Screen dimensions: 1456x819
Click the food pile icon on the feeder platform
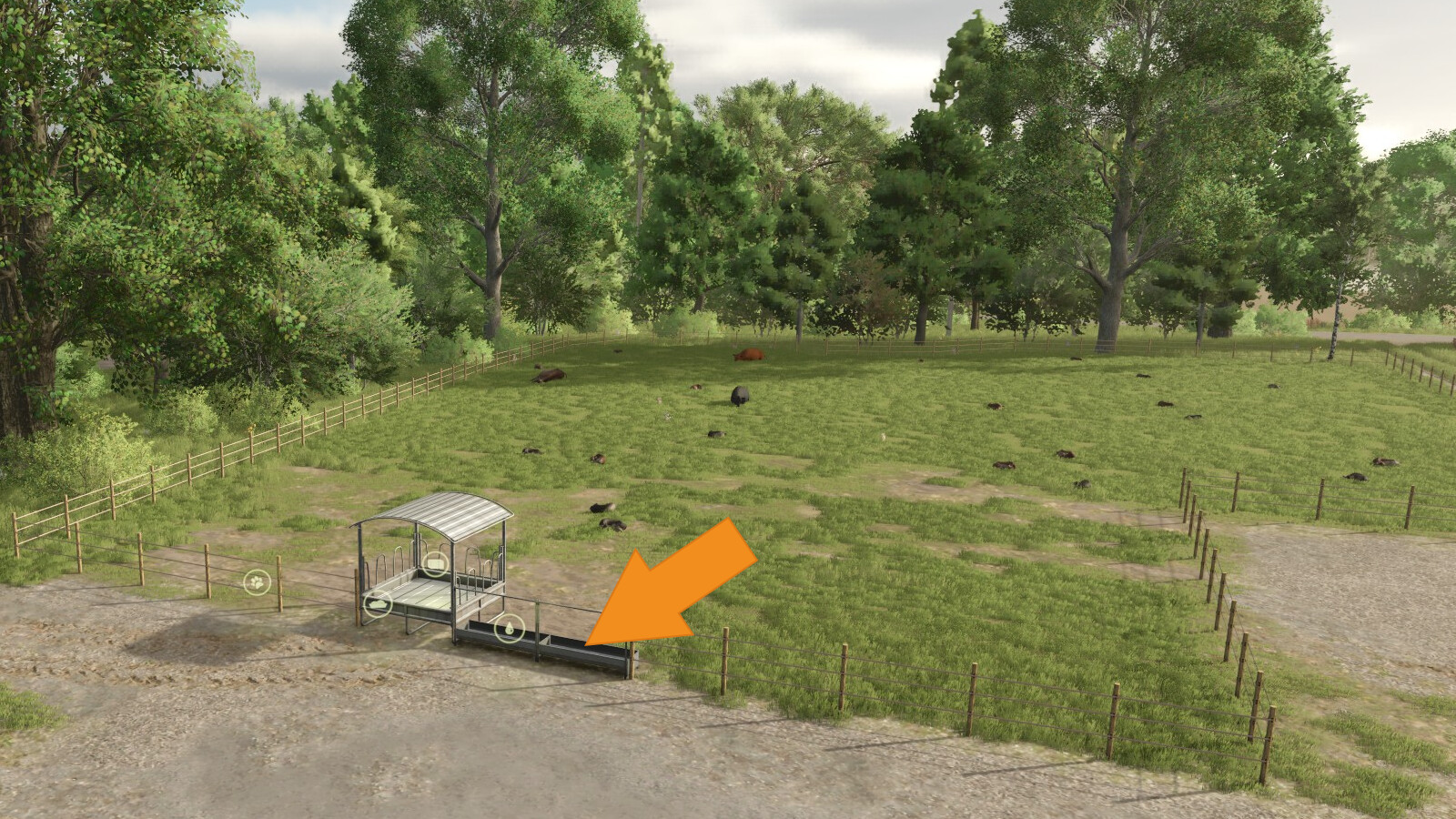click(379, 603)
